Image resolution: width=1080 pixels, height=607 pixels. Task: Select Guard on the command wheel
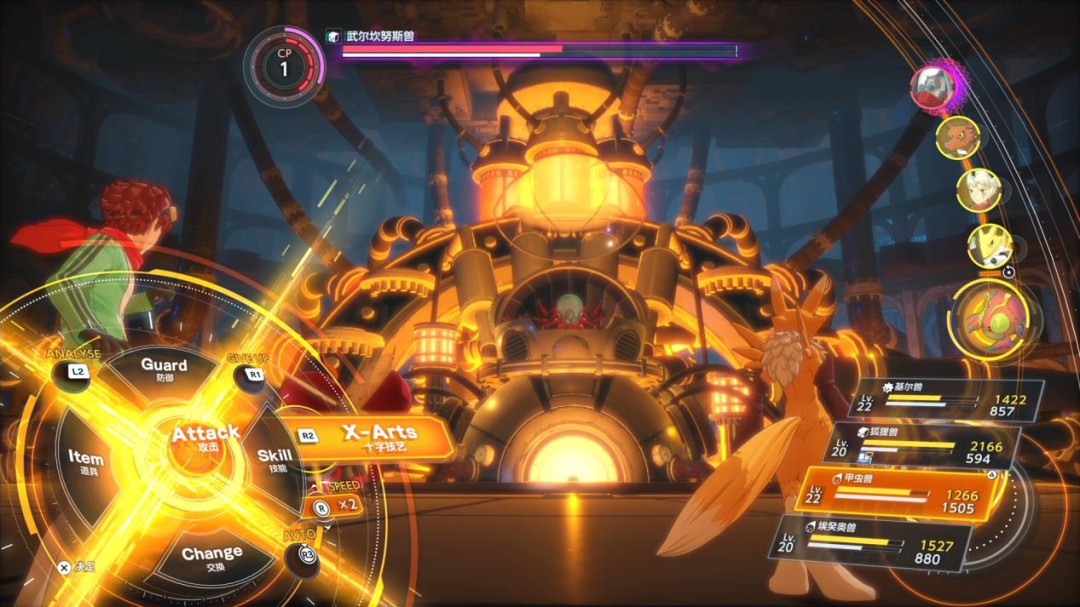pyautogui.click(x=164, y=369)
